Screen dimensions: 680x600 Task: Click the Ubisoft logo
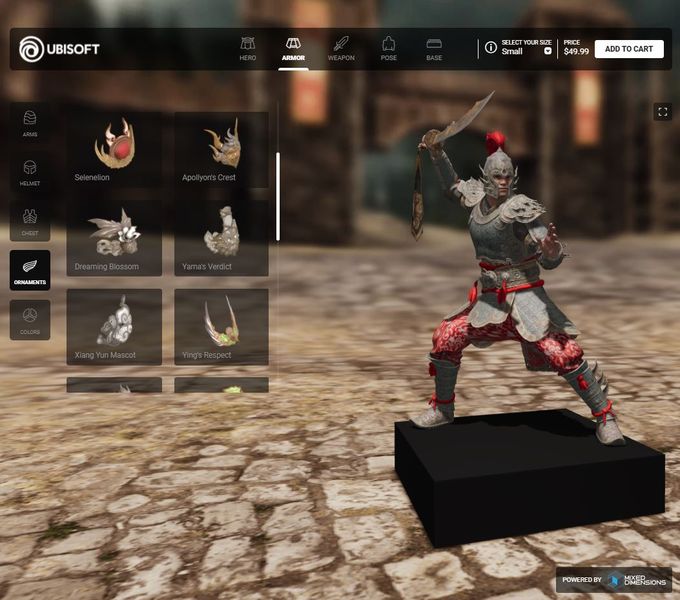coord(59,49)
